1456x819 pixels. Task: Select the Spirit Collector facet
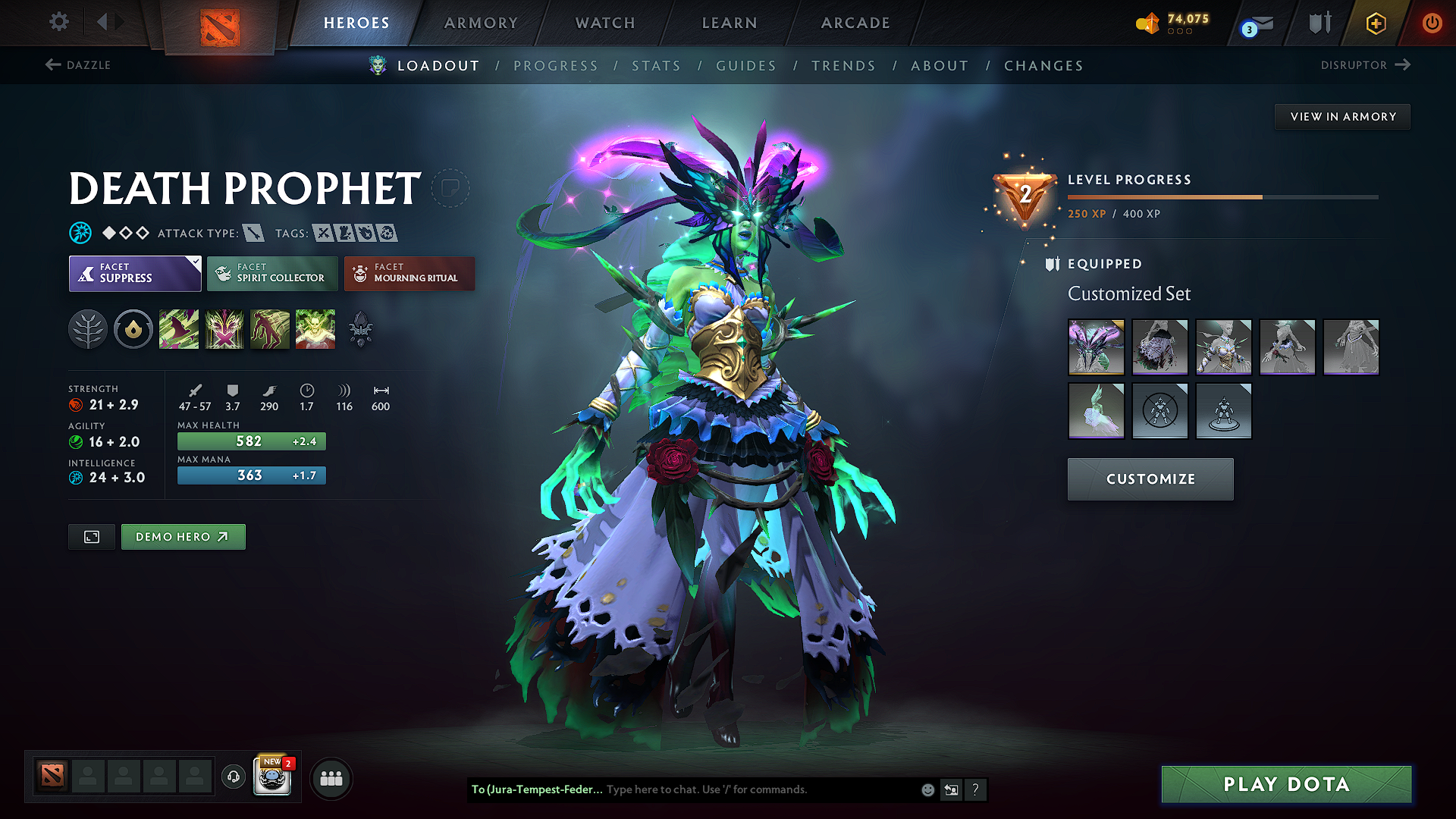pyautogui.click(x=271, y=273)
